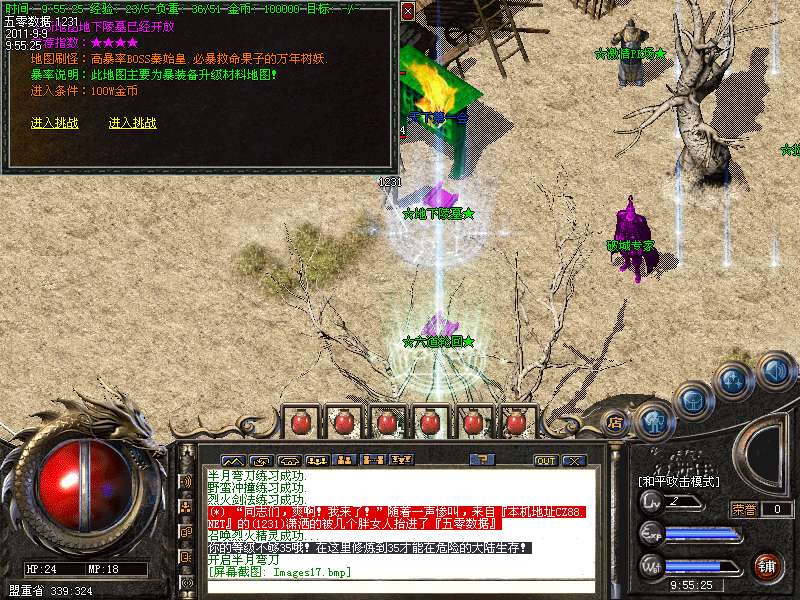Click the OUT button above the chat
The image size is (800, 600).
[x=545, y=461]
